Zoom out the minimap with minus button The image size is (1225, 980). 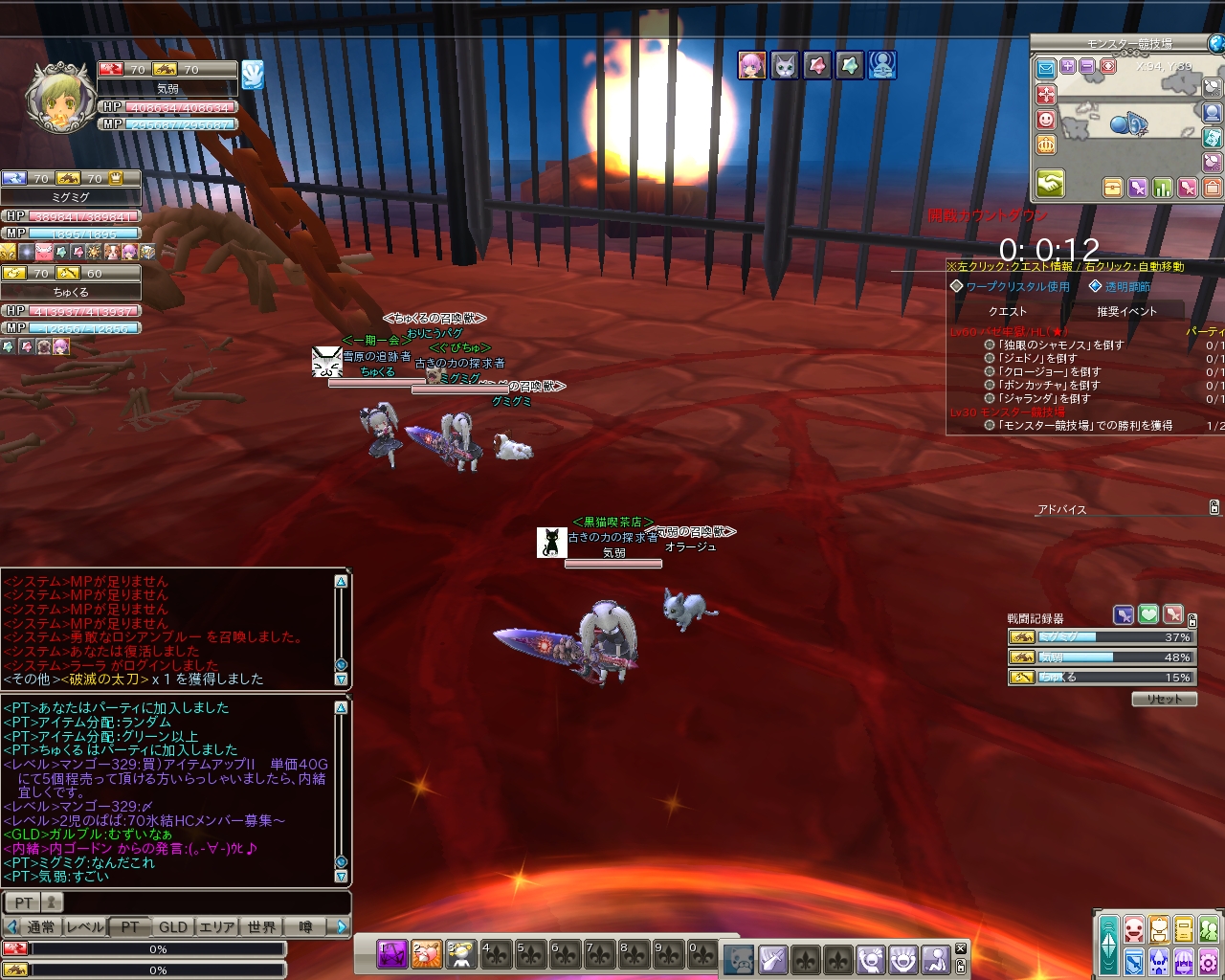[1087, 67]
